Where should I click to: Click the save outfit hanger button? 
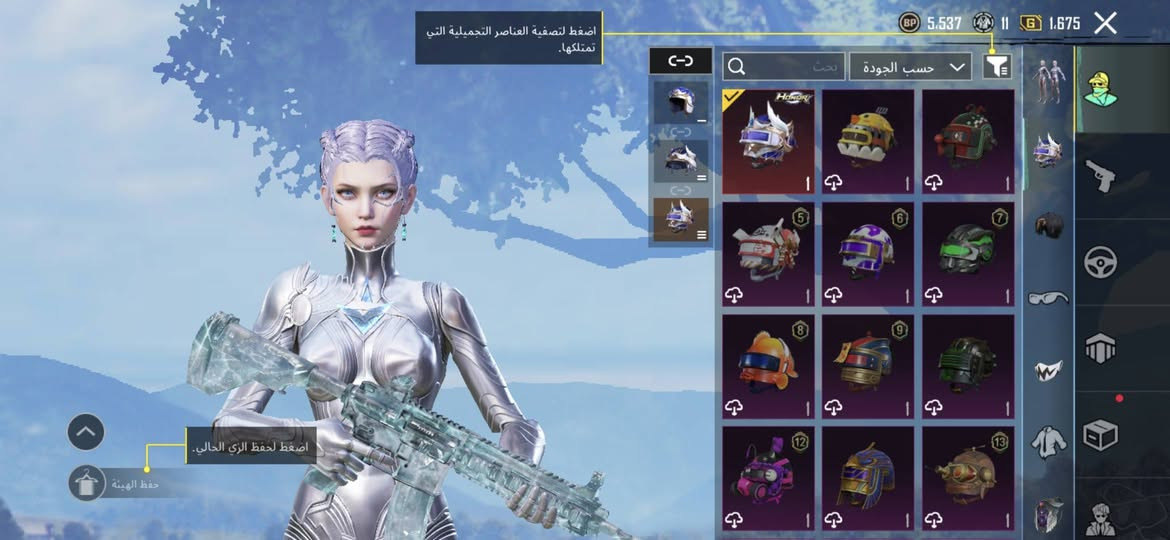pos(86,483)
